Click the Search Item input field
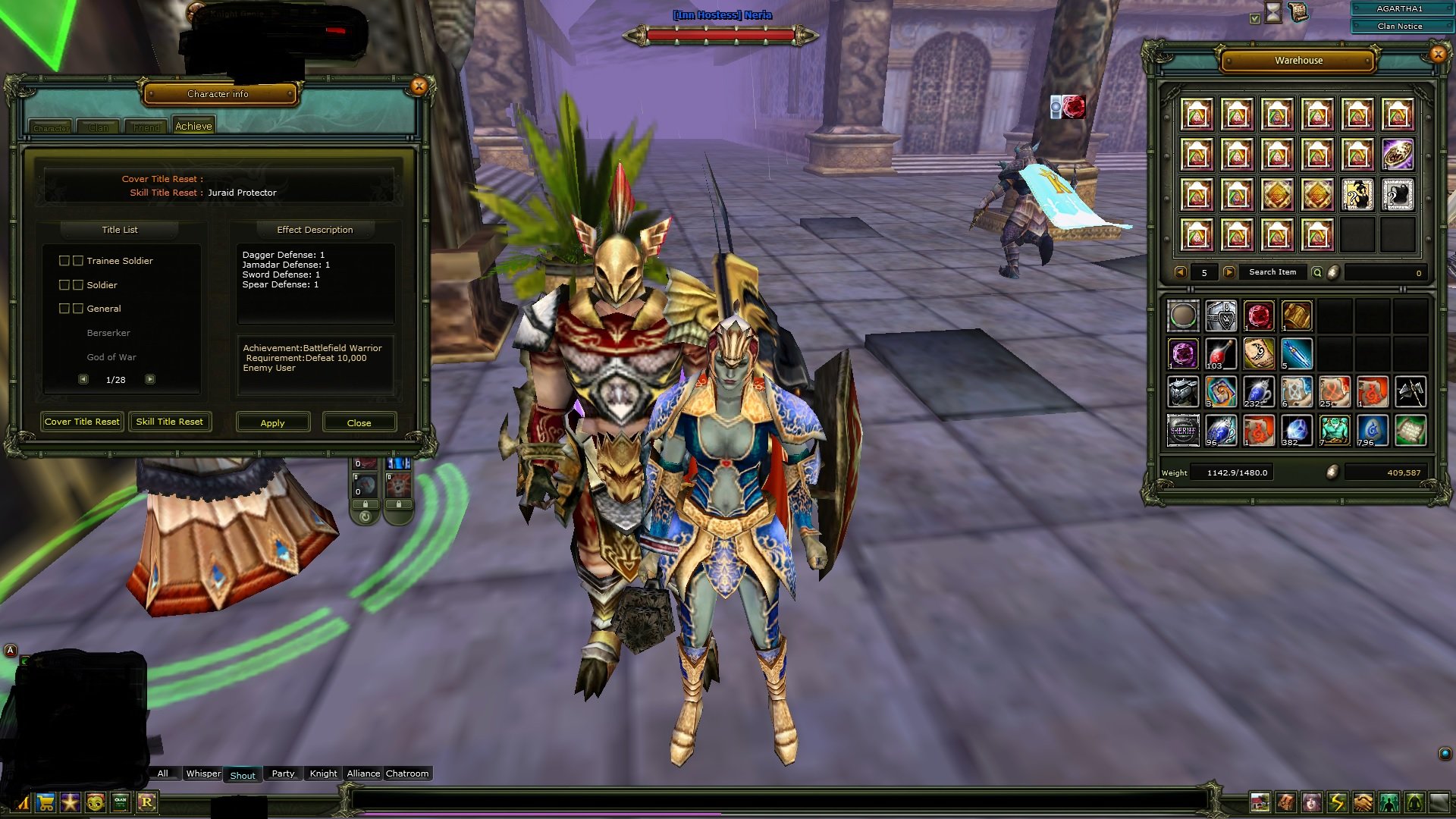 1272,271
